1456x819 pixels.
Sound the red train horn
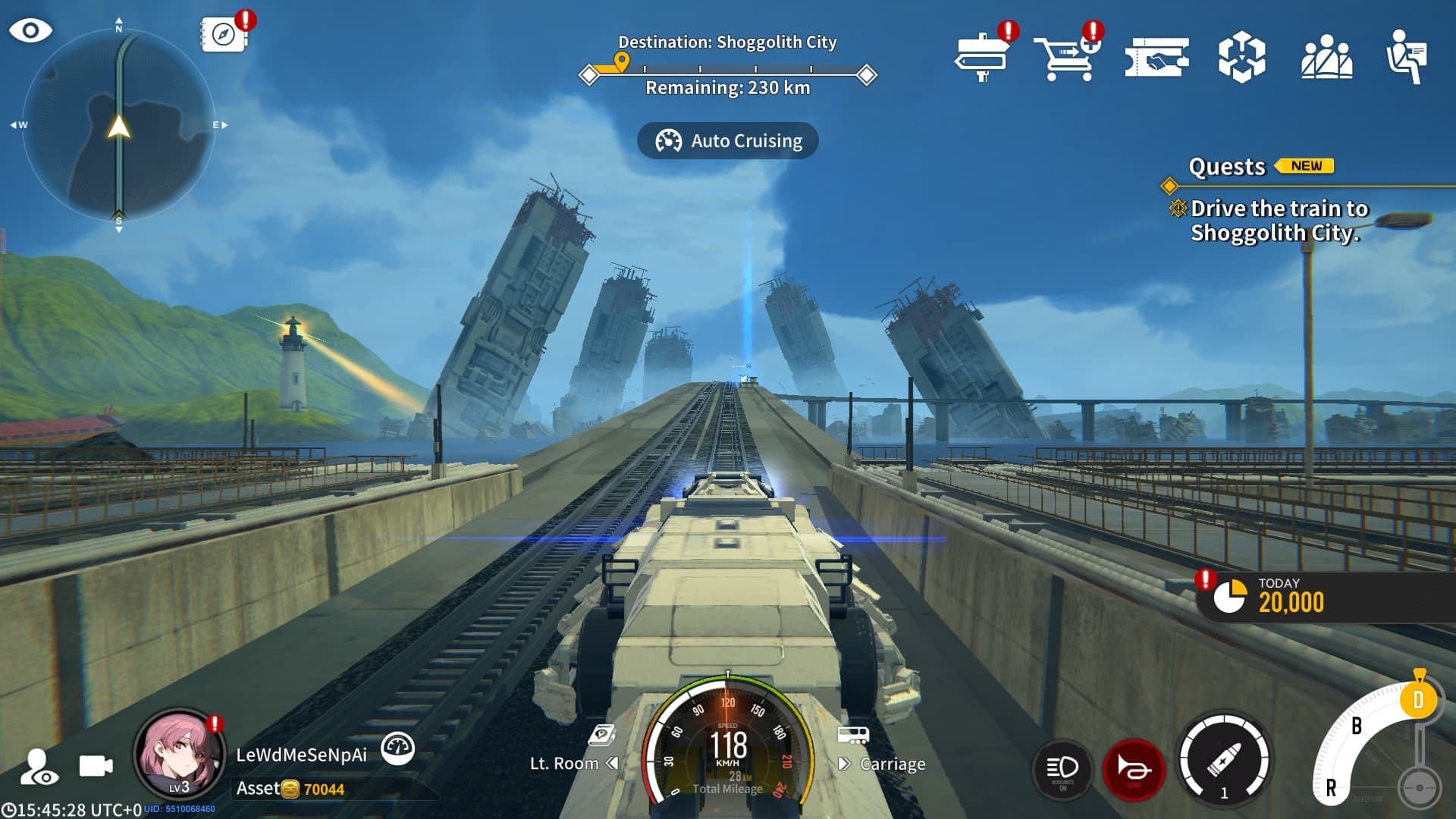(x=1134, y=770)
